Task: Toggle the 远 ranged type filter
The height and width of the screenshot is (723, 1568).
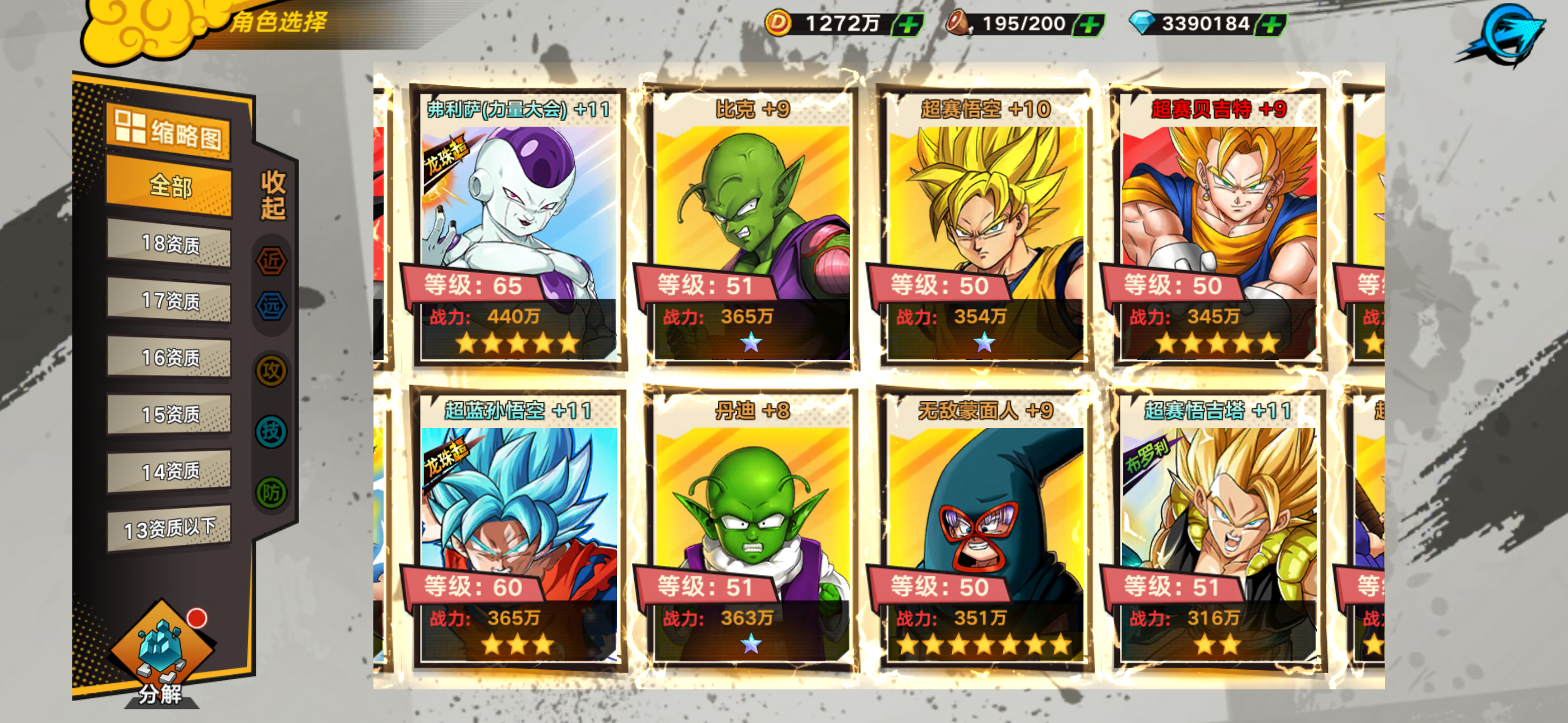Action: pos(271,306)
